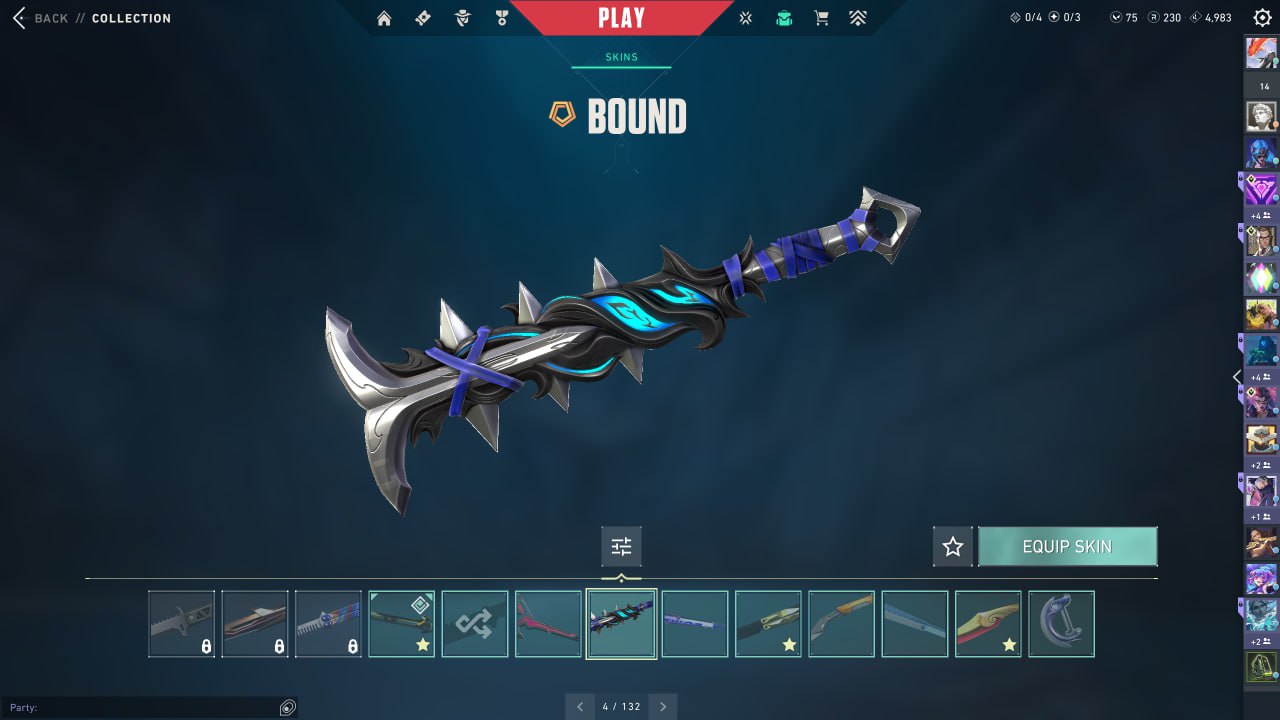
Task: Click the party chat input box
Action: [140, 708]
